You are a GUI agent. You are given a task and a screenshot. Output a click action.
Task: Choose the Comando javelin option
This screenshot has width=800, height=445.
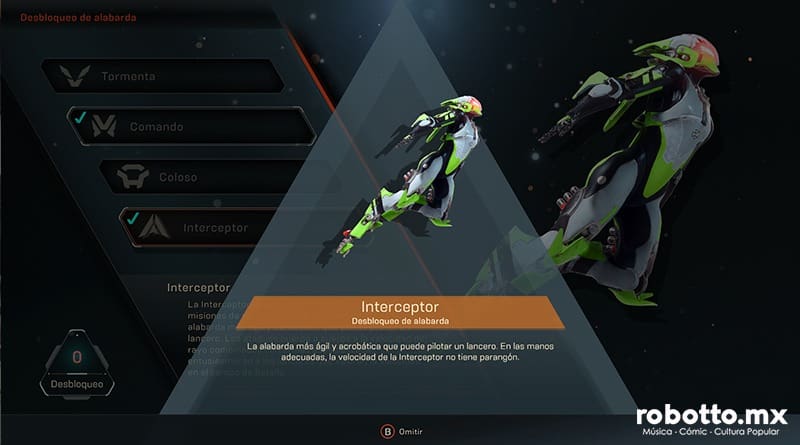[190, 127]
